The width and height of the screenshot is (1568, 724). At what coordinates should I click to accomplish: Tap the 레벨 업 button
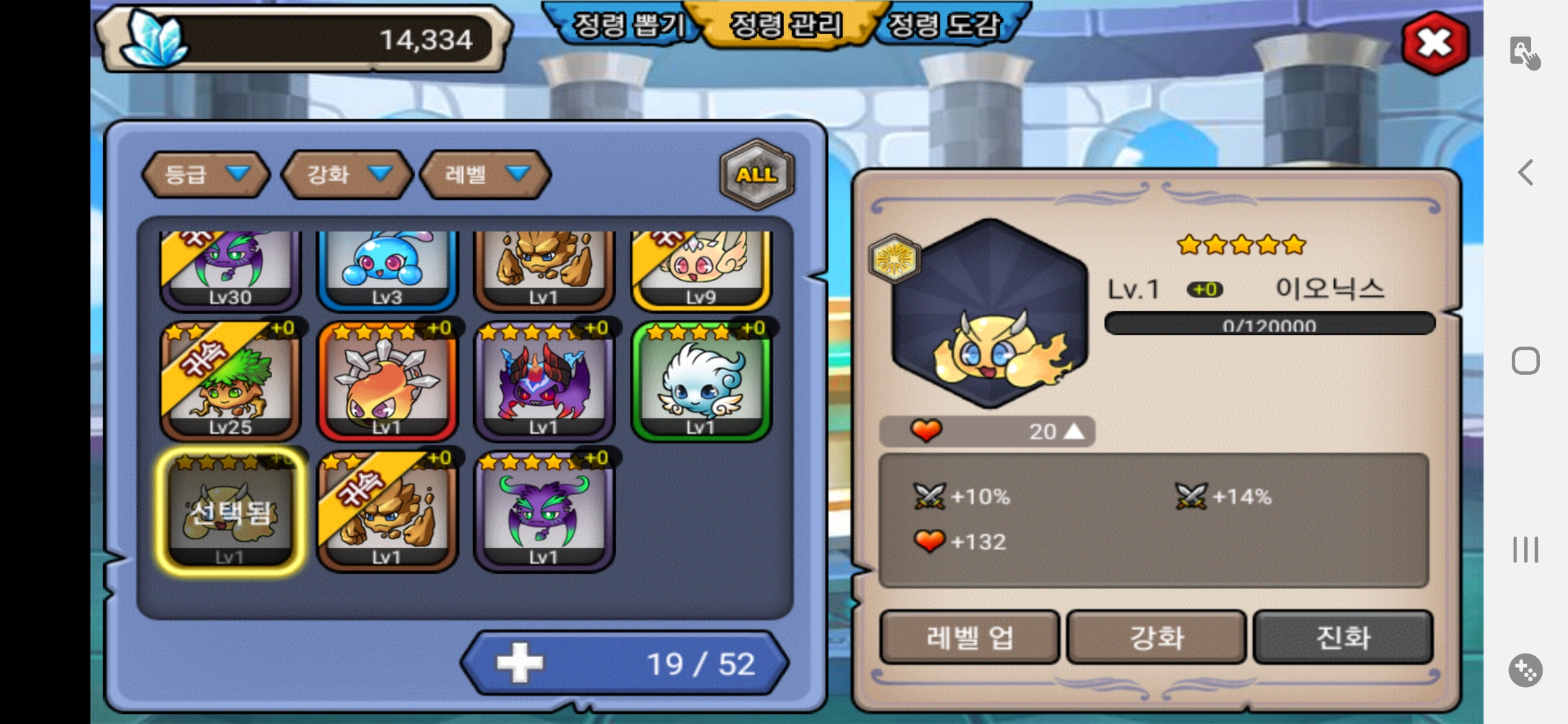pyautogui.click(x=969, y=637)
